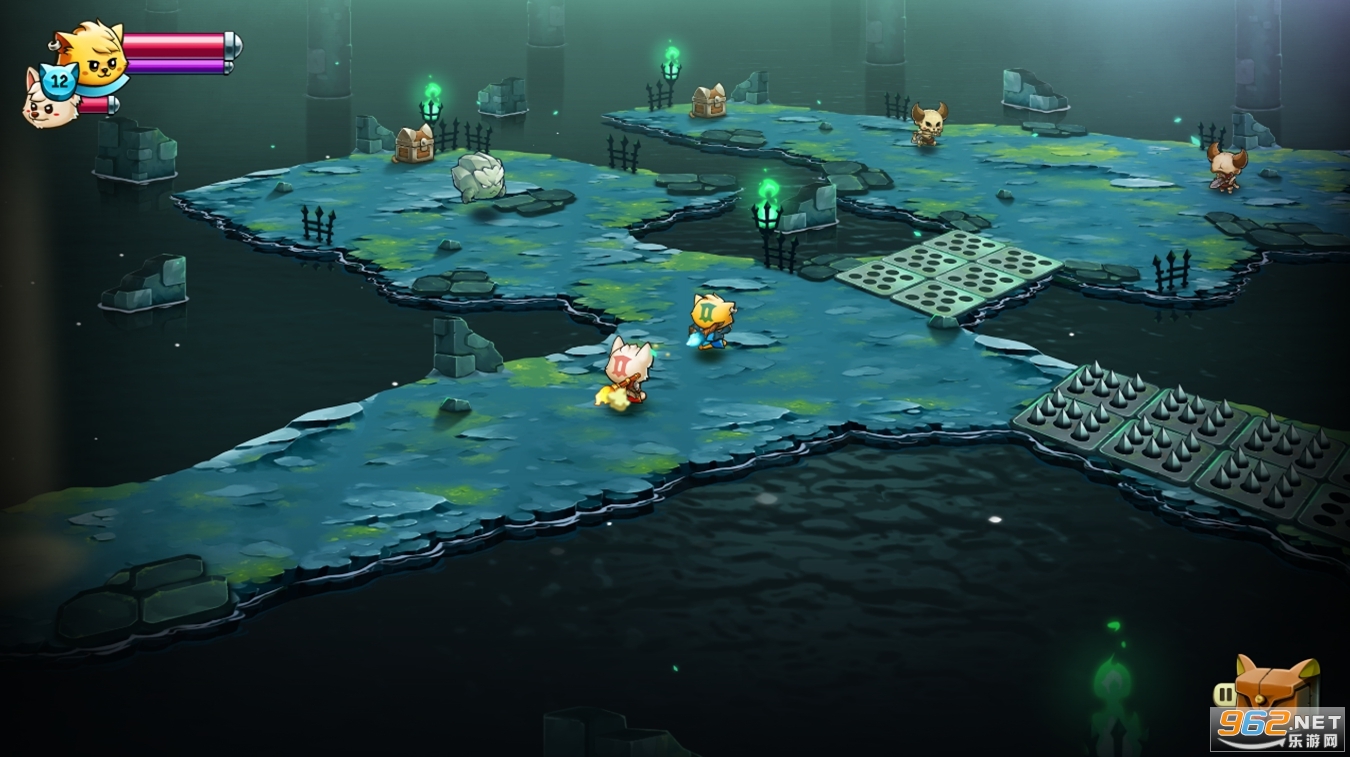
Task: Open the cat-eared inventory bag
Action: coord(1276,685)
